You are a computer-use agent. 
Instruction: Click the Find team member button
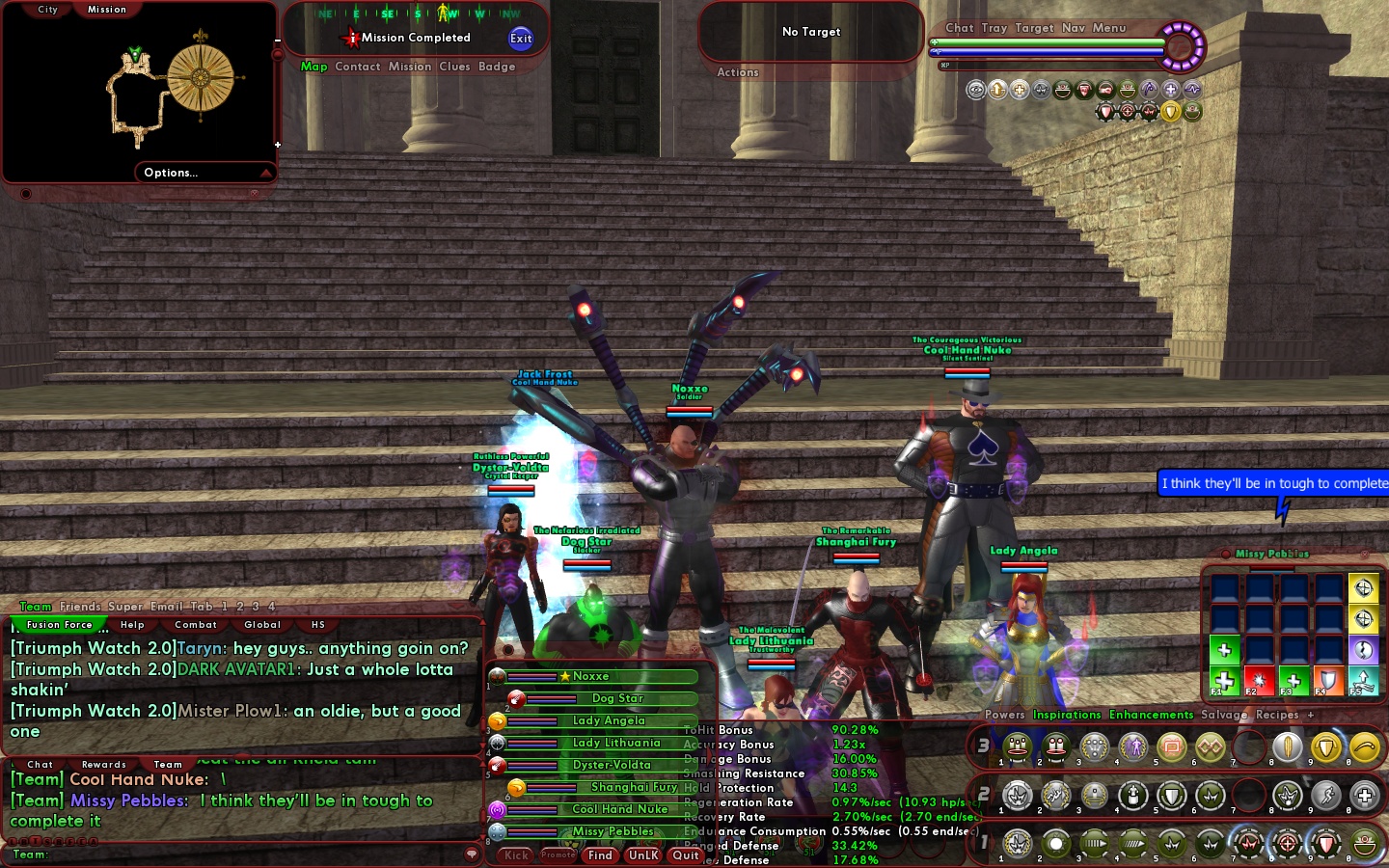point(600,855)
